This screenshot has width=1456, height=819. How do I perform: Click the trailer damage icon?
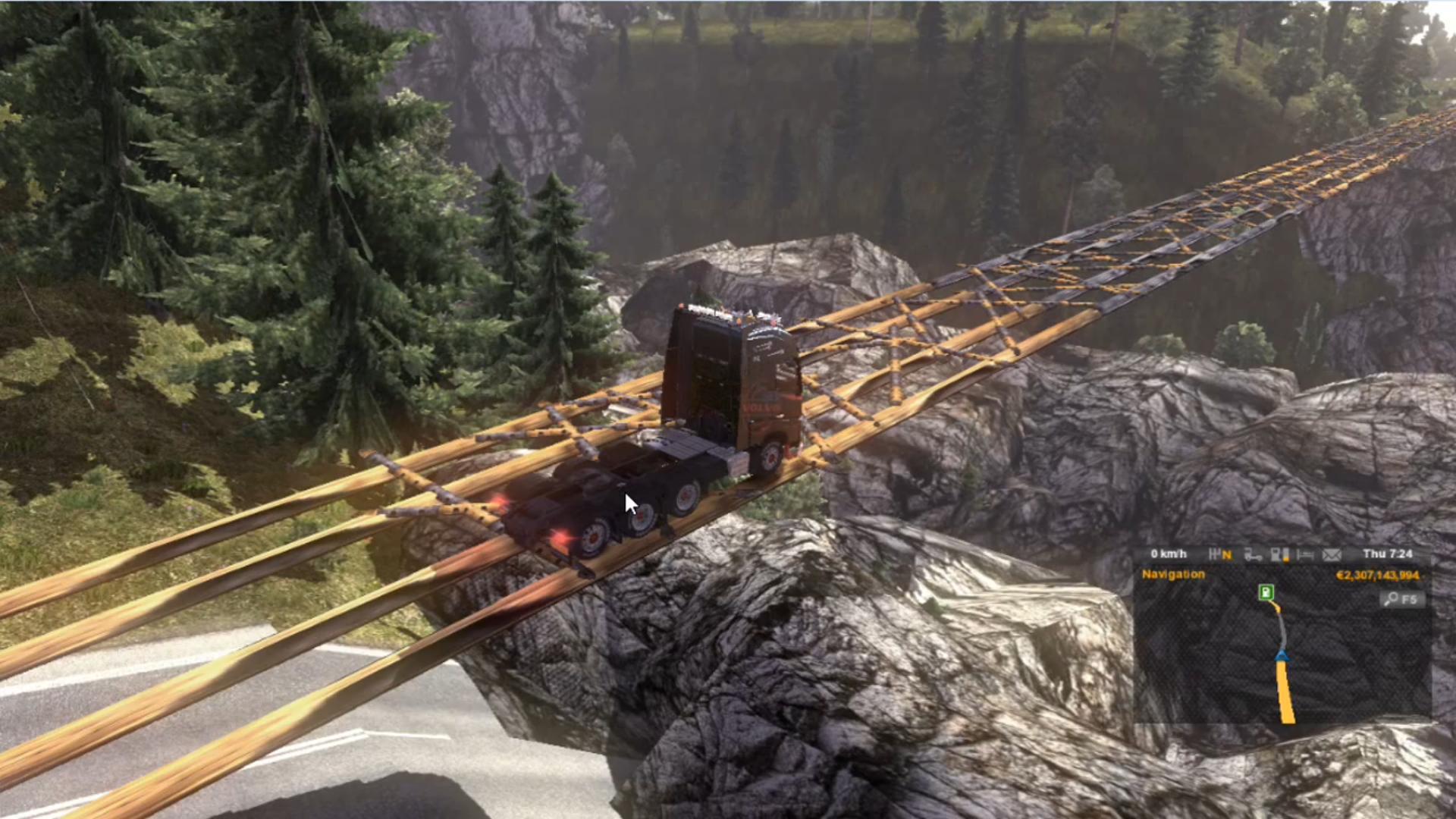tap(1253, 555)
